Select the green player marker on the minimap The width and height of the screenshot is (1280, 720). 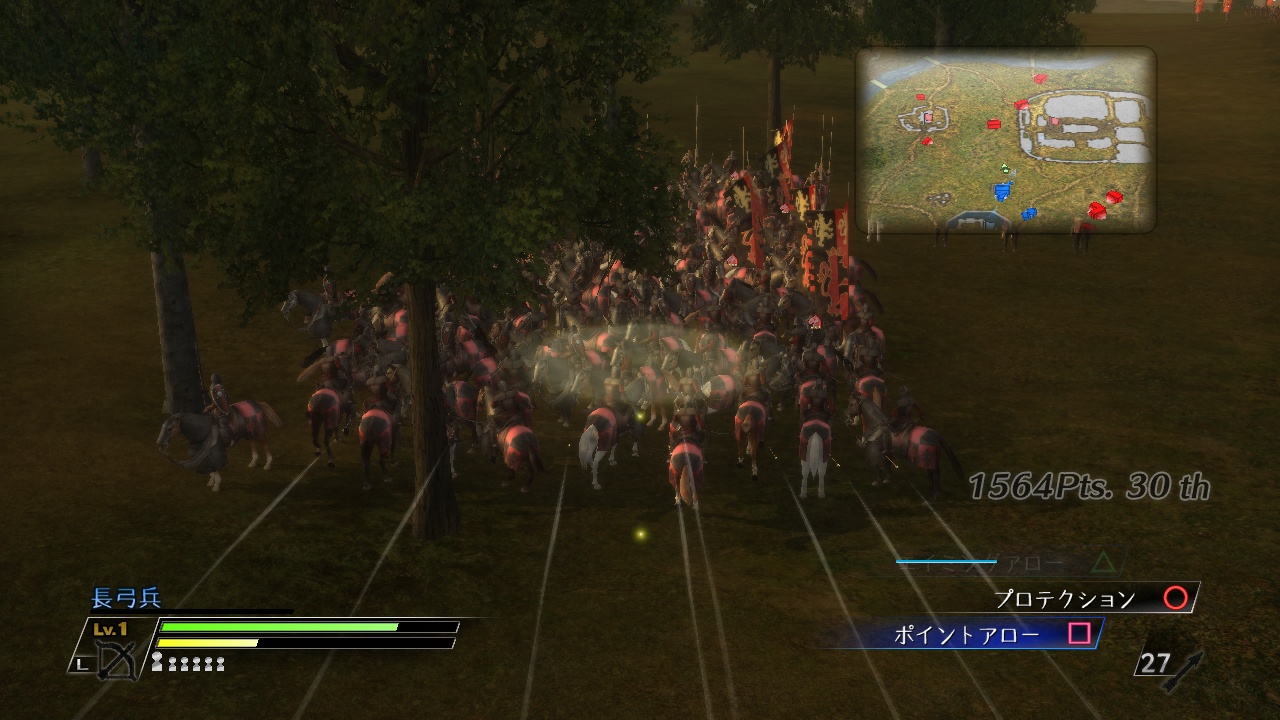point(1004,168)
